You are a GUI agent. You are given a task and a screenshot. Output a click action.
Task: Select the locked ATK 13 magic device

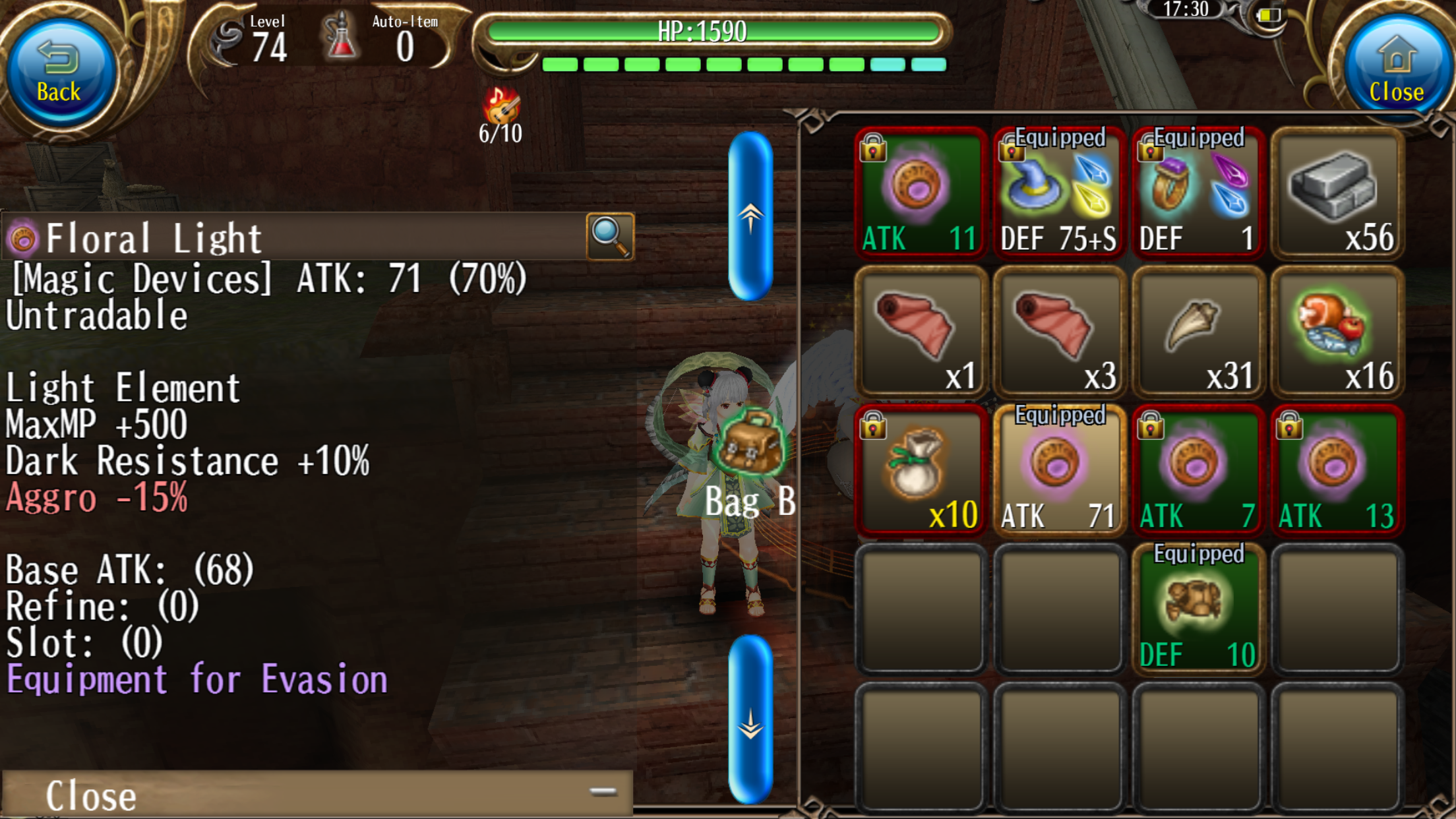click(1337, 471)
